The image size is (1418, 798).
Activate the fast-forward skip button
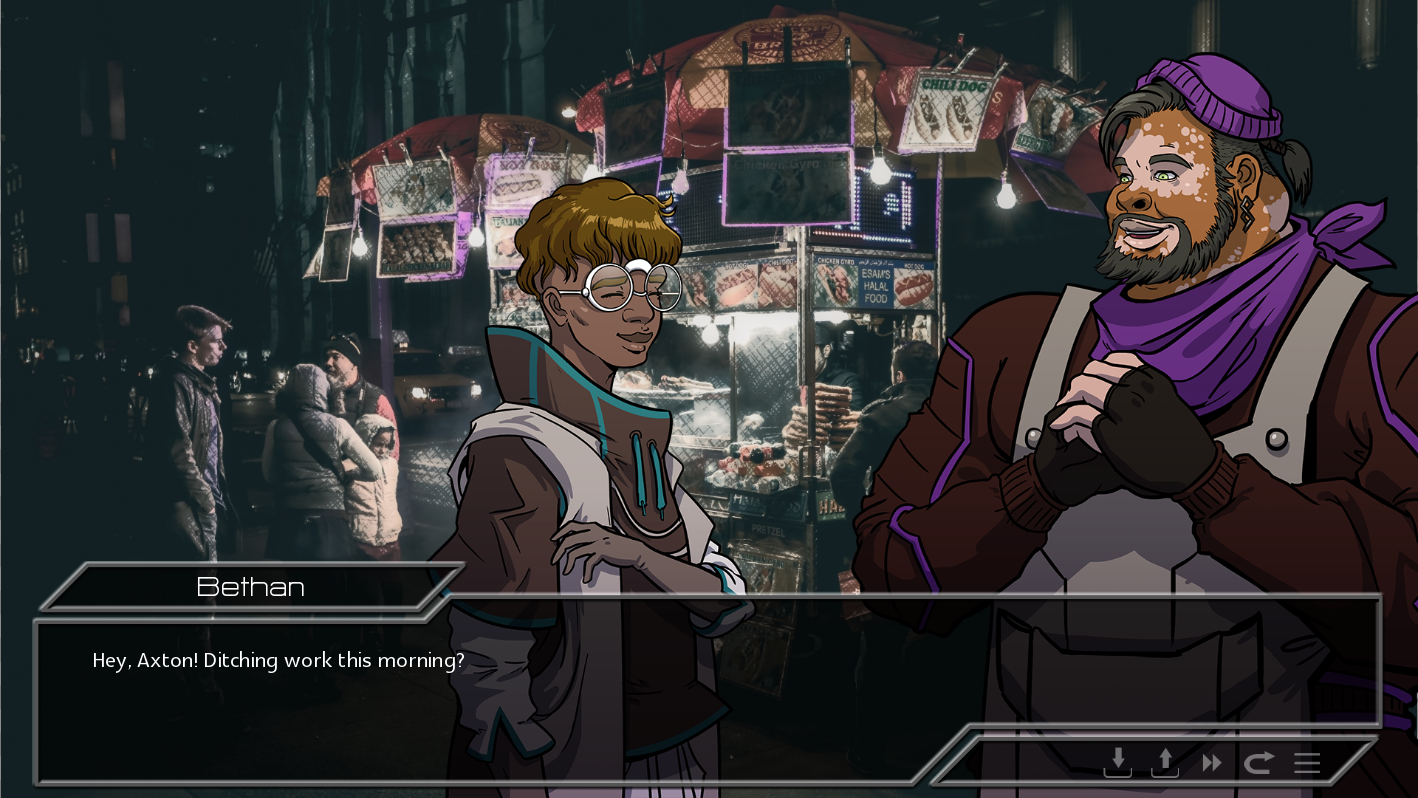1212,764
